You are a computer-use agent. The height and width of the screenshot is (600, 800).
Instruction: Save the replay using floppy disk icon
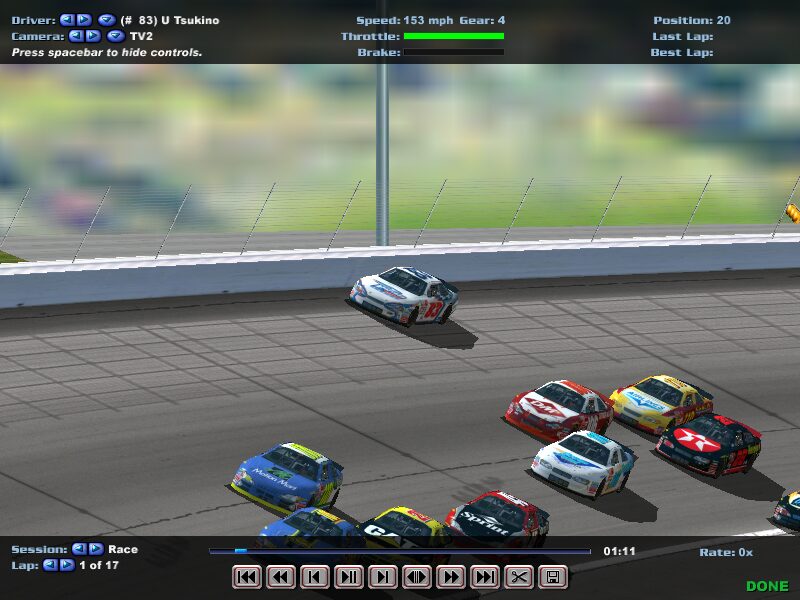[553, 577]
